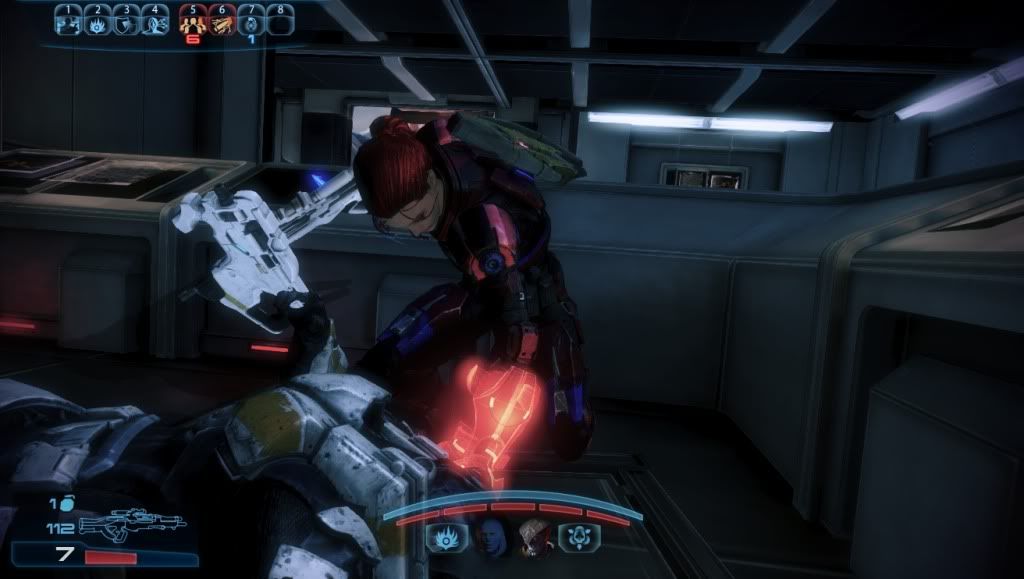Select the red squad icon in slot 5
The width and height of the screenshot is (1024, 579).
pyautogui.click(x=193, y=21)
